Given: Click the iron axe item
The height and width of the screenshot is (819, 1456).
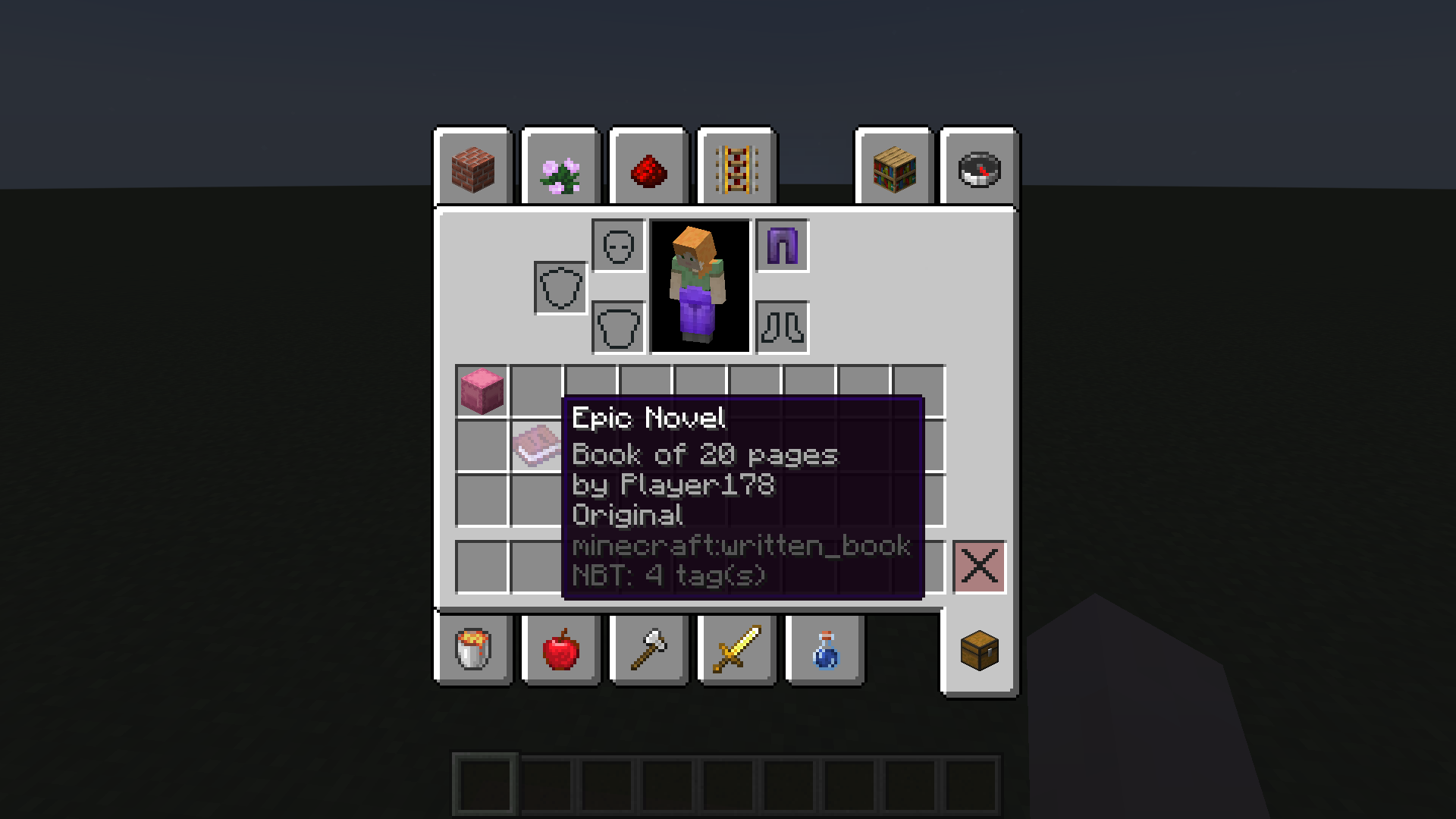Looking at the screenshot, I should point(648,651).
